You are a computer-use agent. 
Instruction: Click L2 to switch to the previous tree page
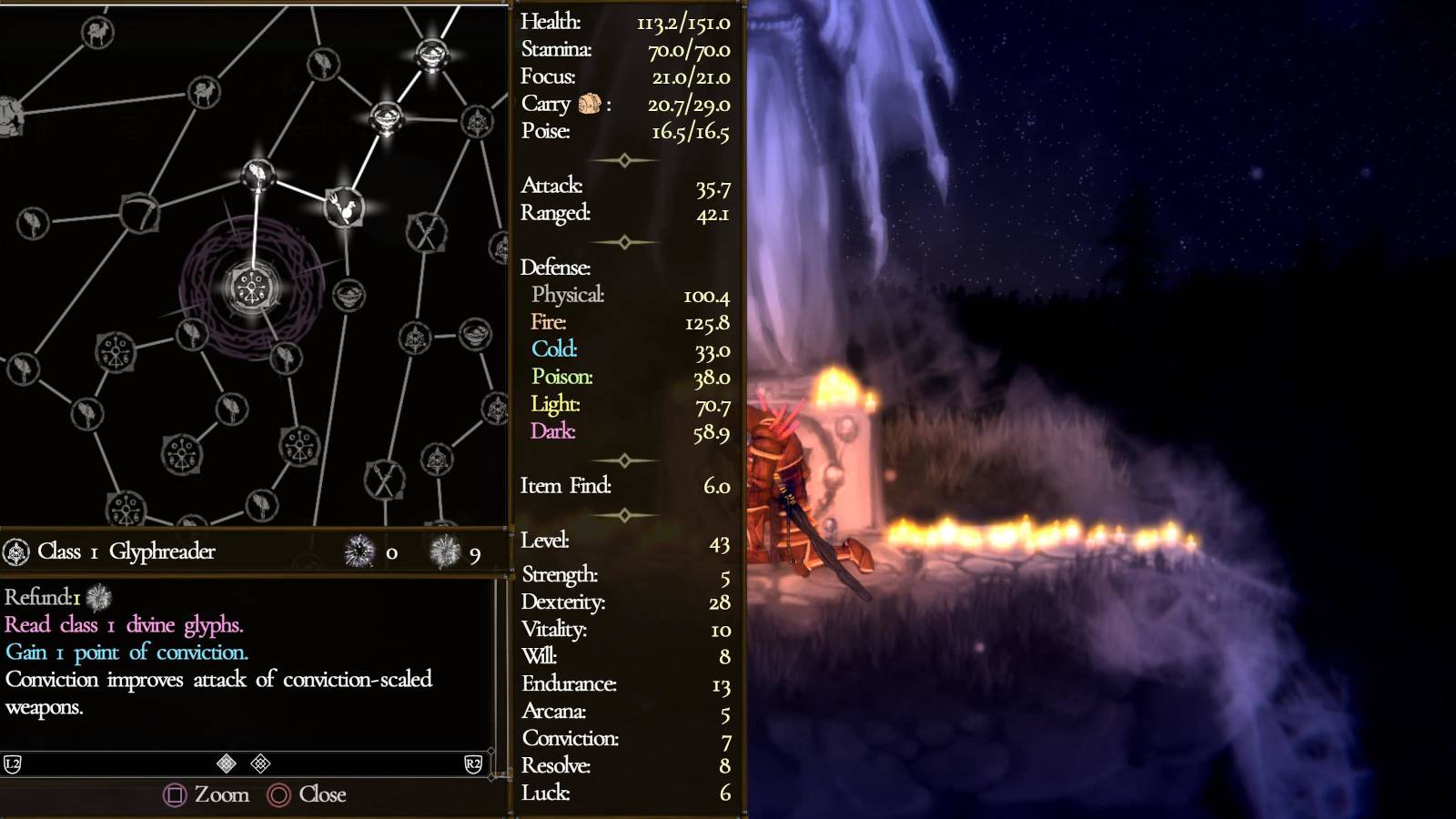click(x=13, y=764)
